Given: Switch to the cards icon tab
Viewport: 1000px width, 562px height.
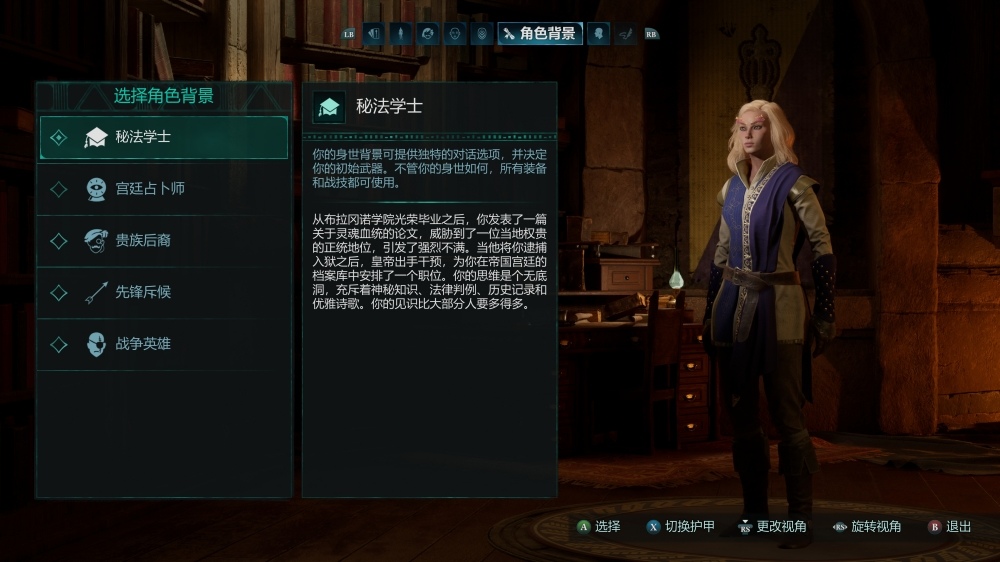Looking at the screenshot, I should coord(374,33).
